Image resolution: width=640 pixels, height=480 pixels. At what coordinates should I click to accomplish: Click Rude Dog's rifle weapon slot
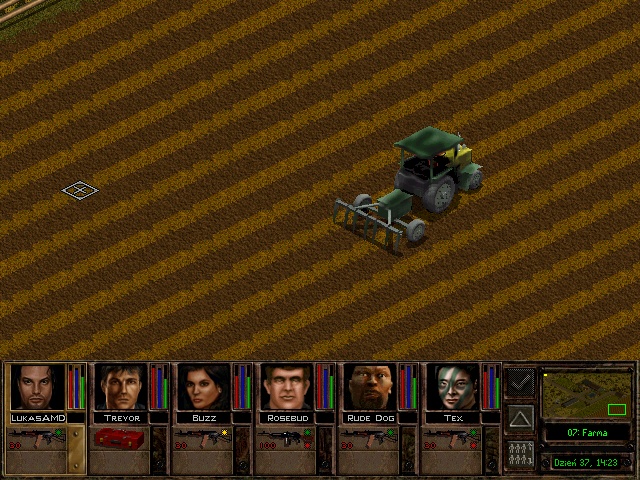click(x=370, y=437)
